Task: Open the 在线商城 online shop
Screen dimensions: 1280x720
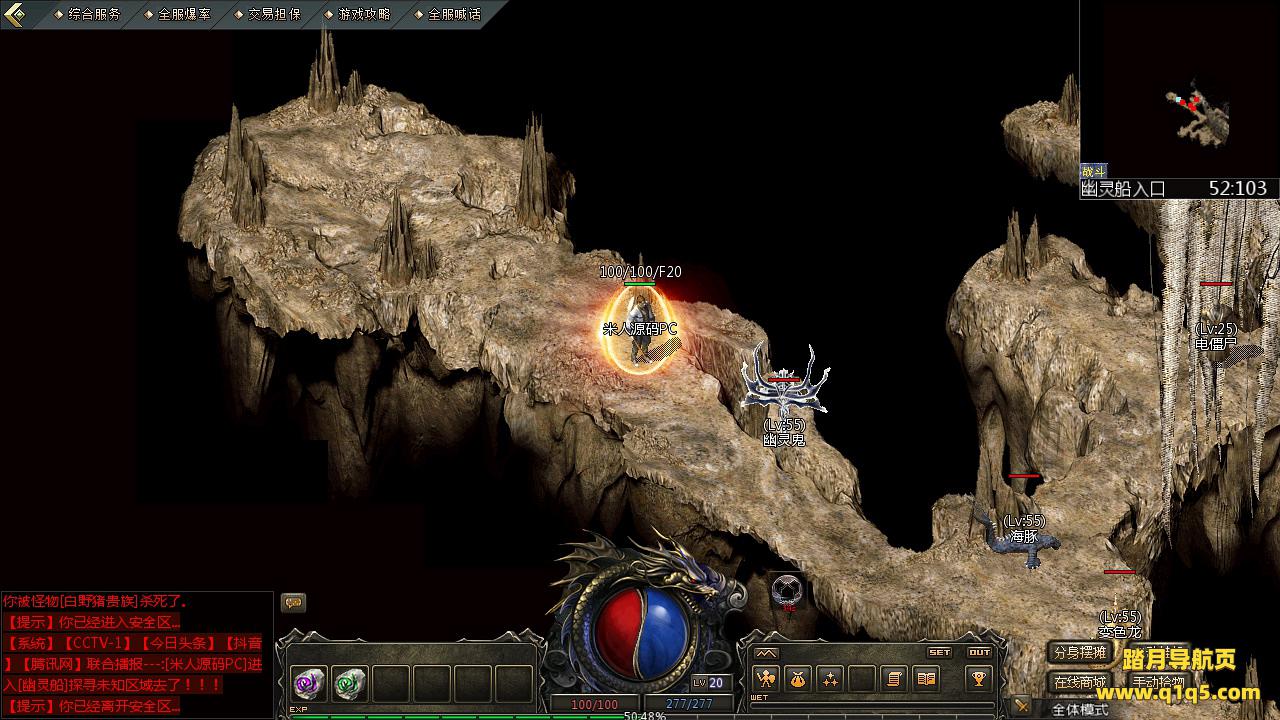Action: [1079, 682]
